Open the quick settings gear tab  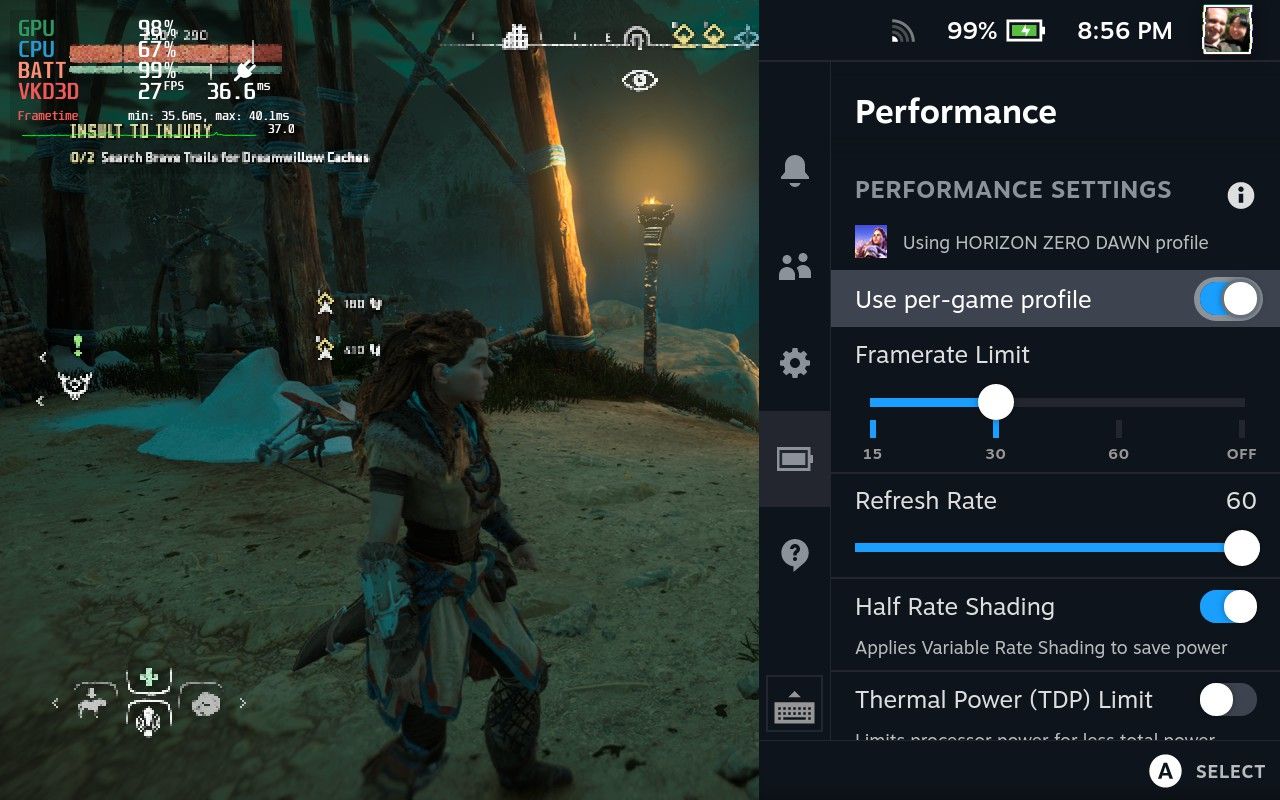pos(795,363)
